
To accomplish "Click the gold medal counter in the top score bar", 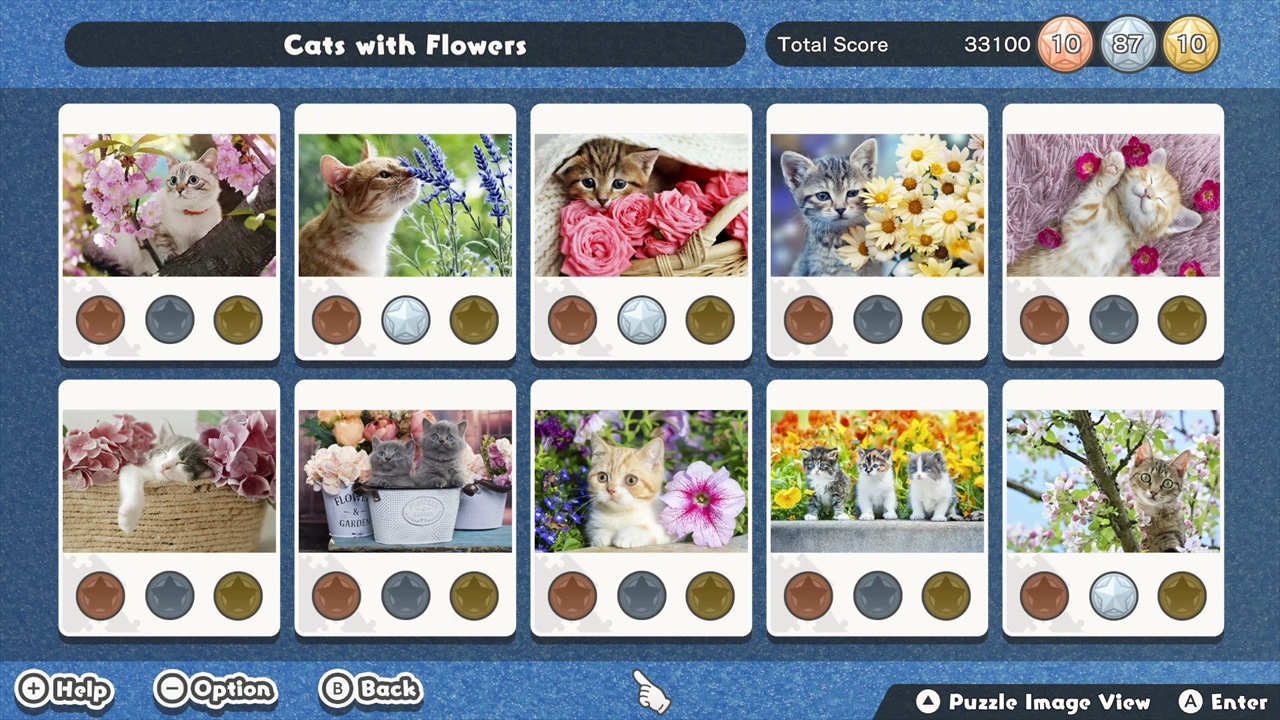I will tap(1191, 44).
